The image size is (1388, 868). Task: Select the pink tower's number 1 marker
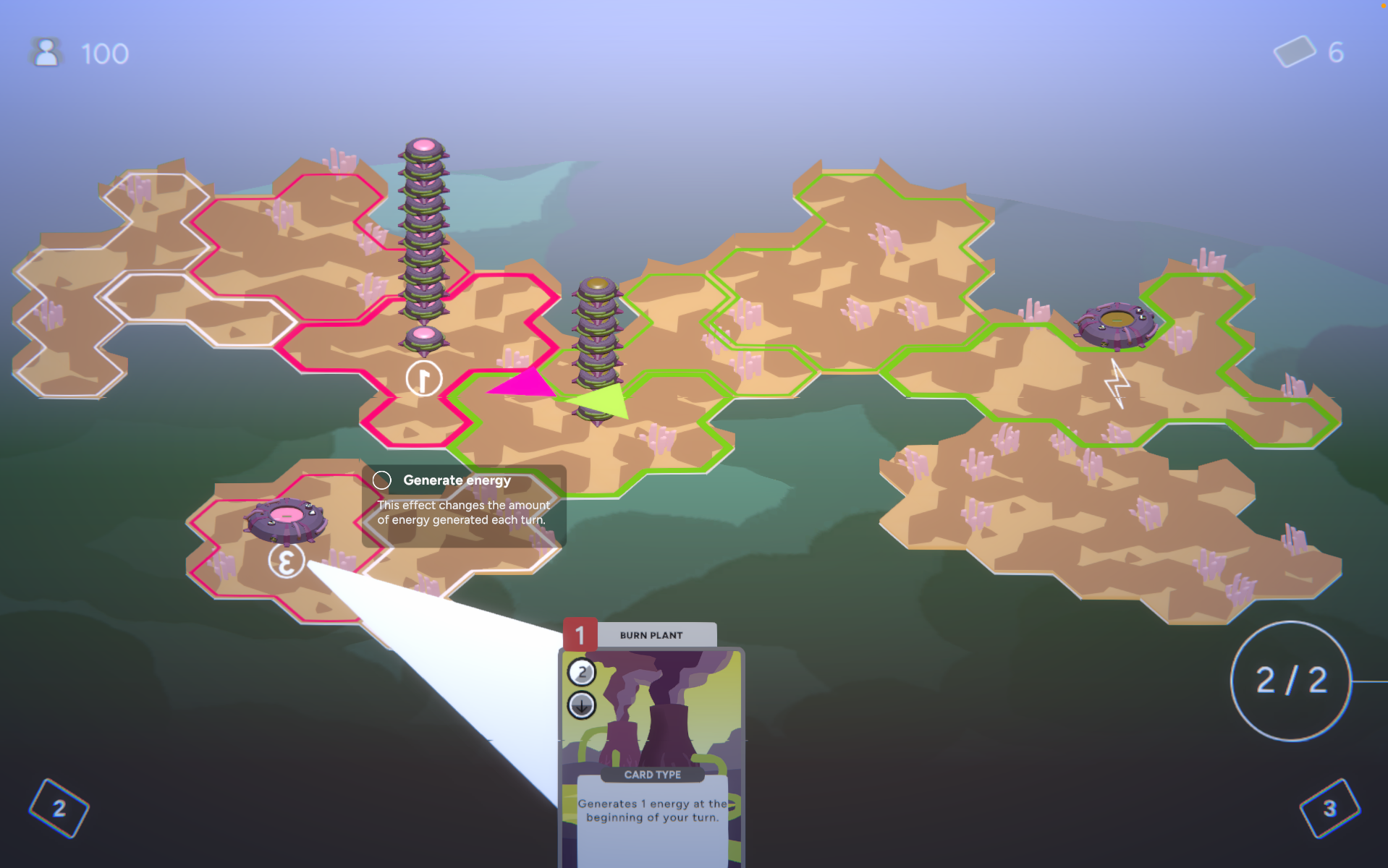coord(424,378)
